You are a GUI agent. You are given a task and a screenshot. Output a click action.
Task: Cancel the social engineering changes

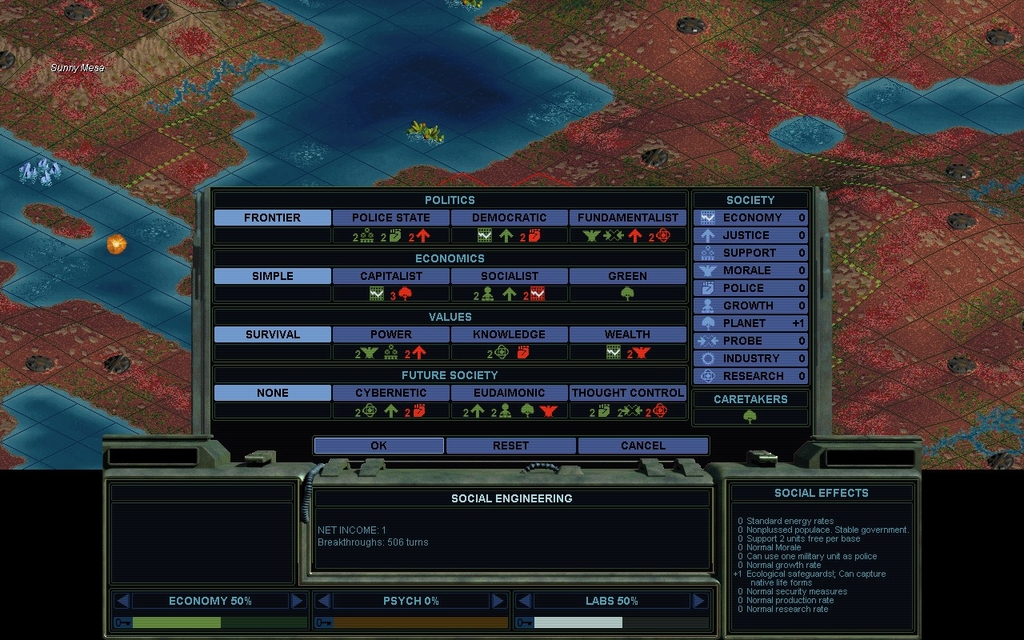pos(642,445)
